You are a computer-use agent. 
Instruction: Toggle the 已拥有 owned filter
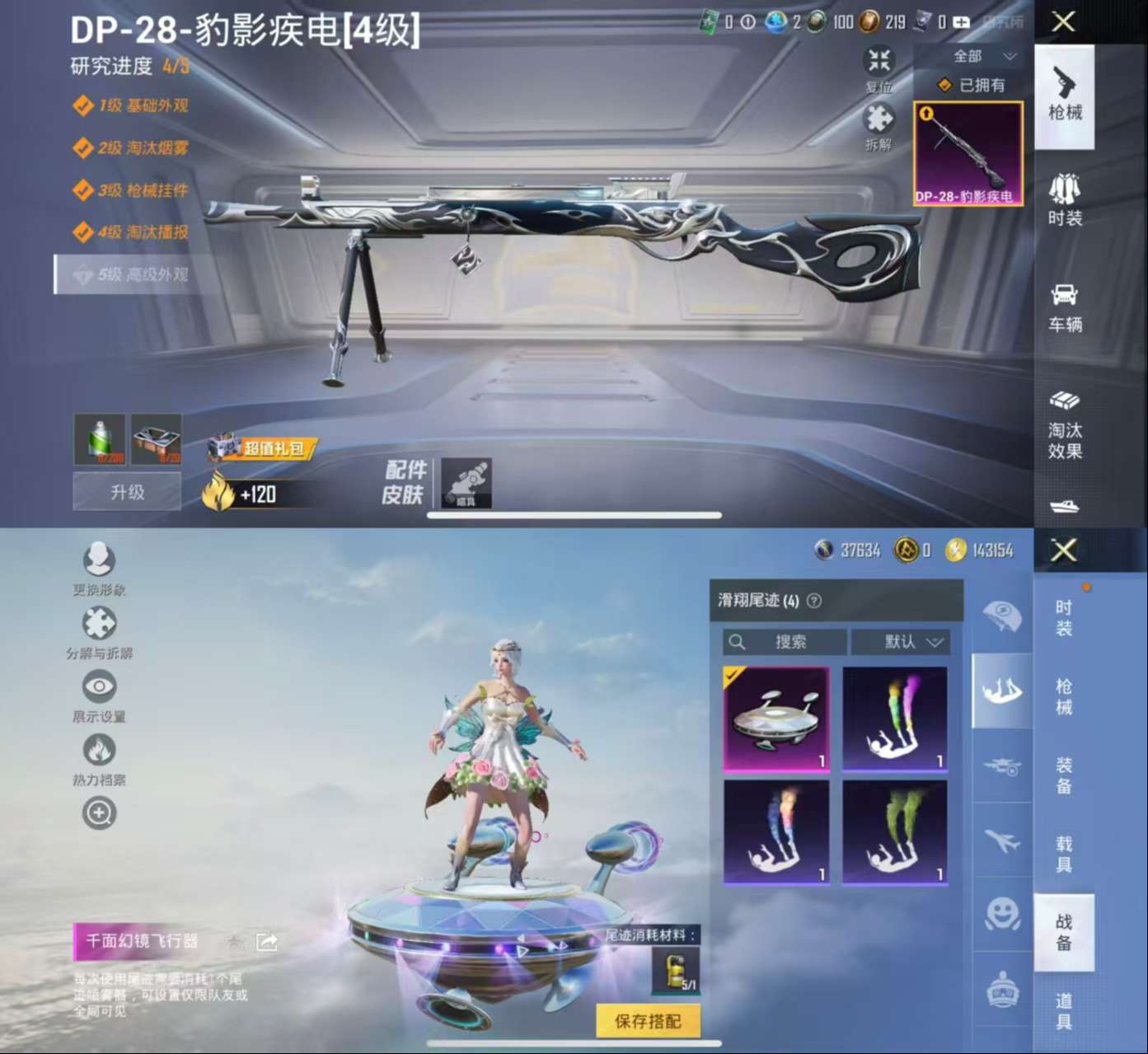[967, 83]
